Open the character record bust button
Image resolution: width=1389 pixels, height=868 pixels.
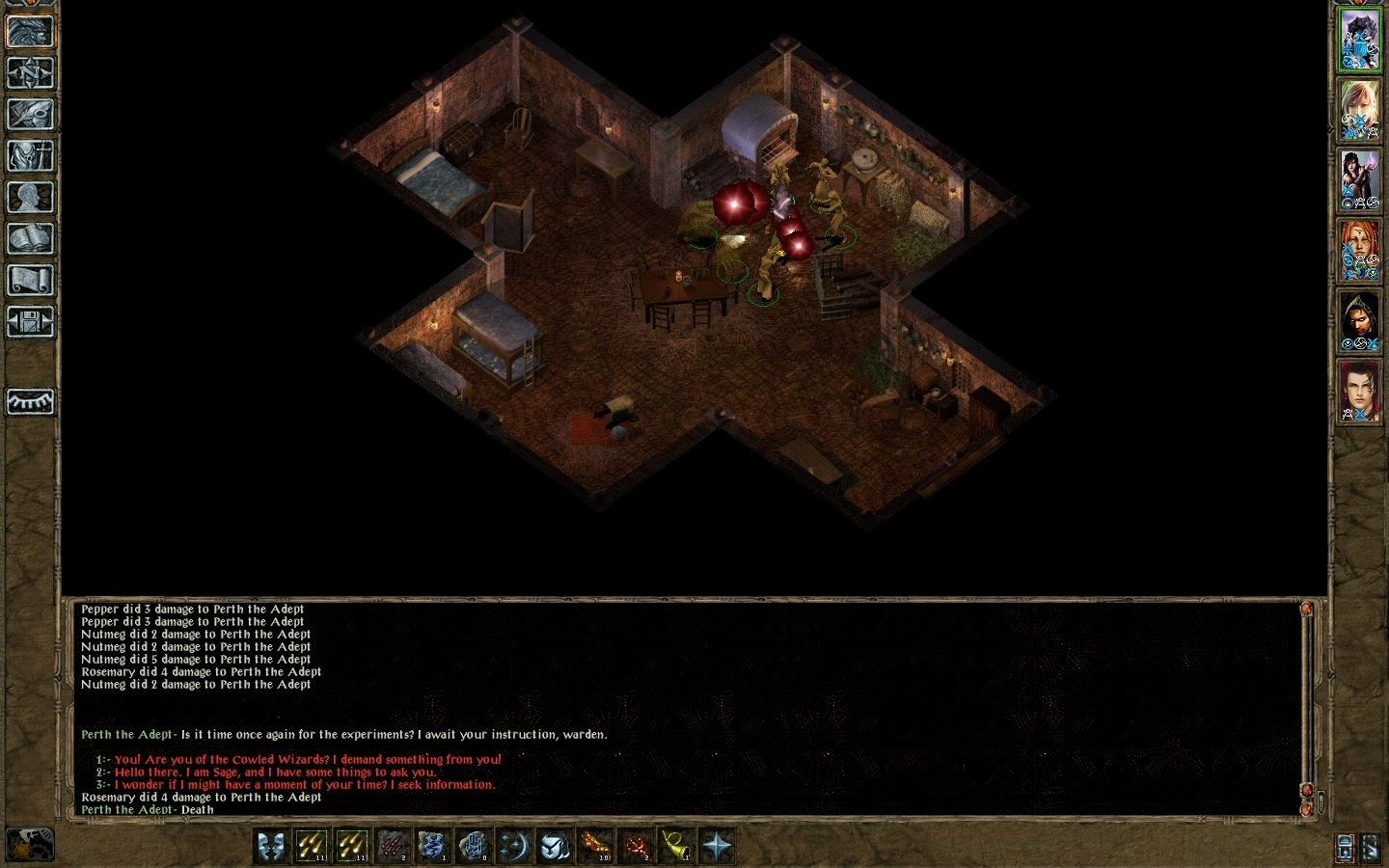click(x=30, y=197)
